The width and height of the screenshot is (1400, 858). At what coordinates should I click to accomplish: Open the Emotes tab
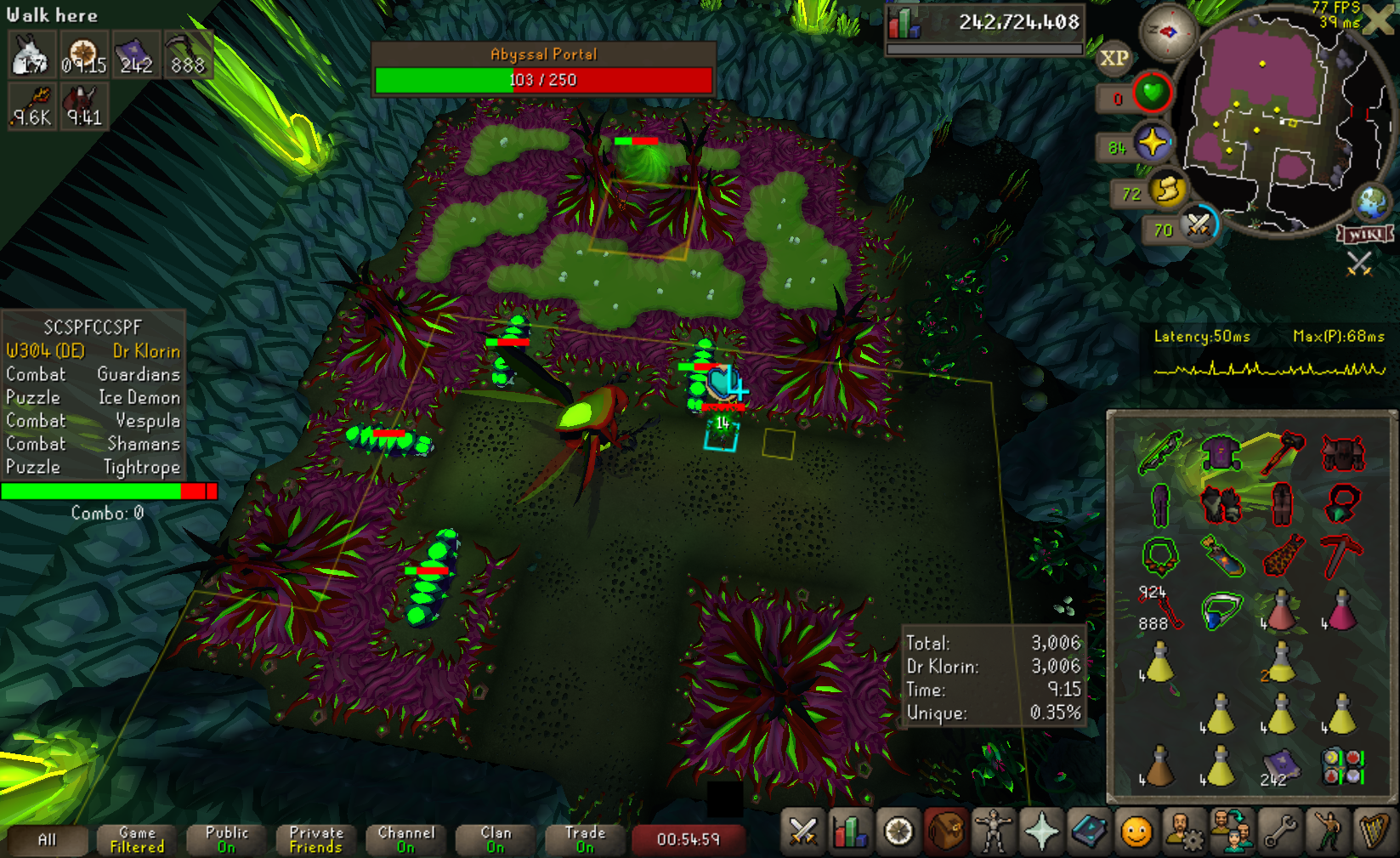(x=1328, y=832)
